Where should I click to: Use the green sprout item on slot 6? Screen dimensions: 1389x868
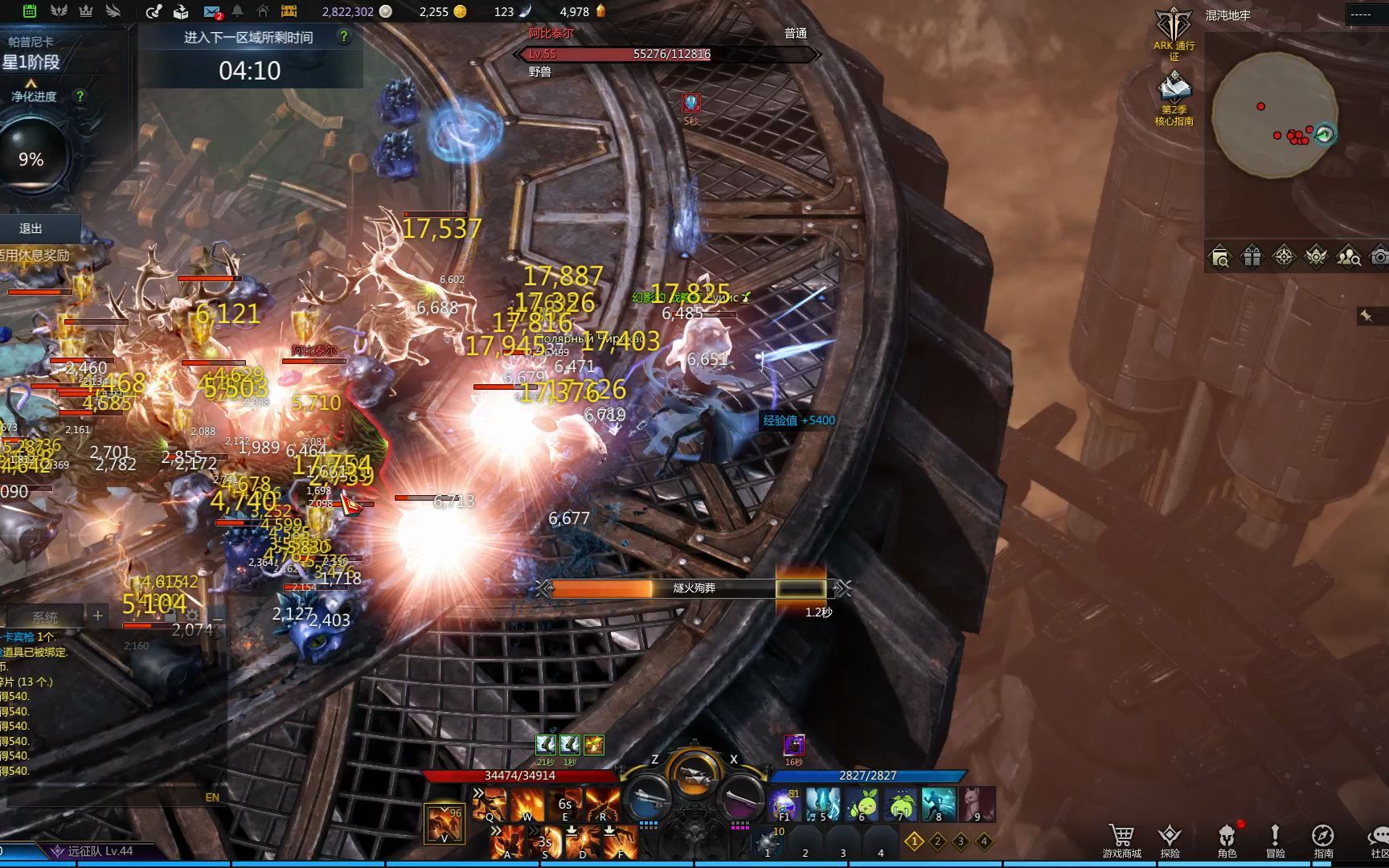862,805
